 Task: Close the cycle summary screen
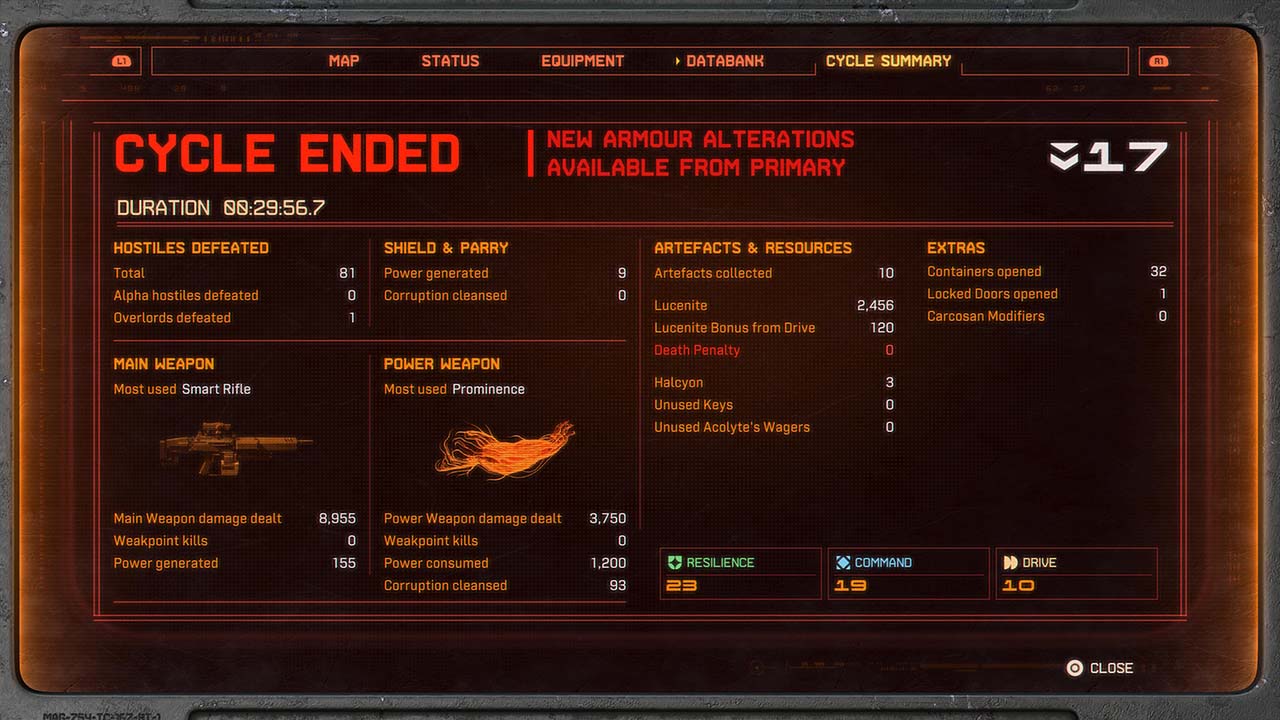coord(1100,668)
